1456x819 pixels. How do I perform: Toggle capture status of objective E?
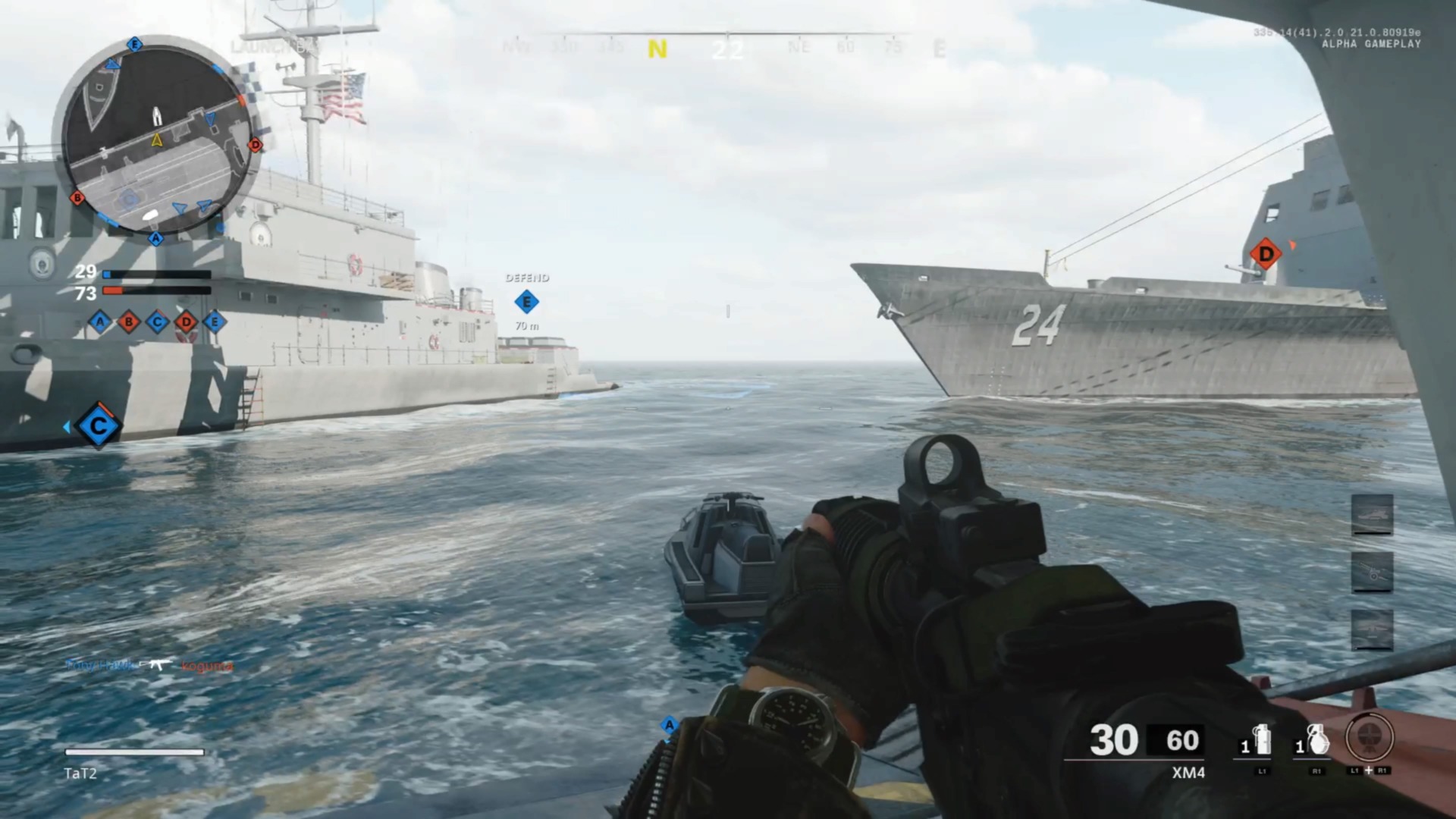click(215, 322)
